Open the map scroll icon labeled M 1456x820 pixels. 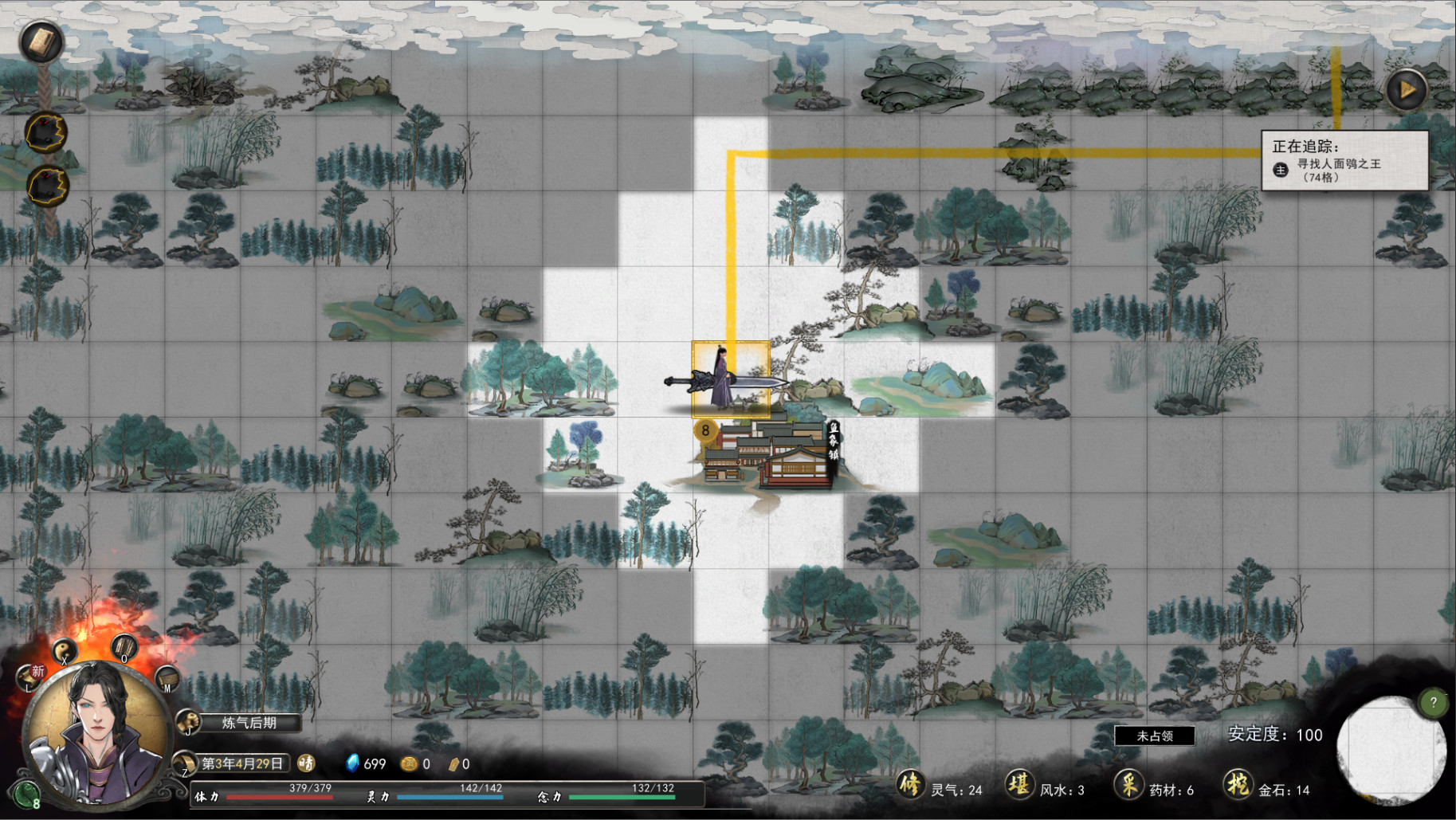tap(167, 678)
